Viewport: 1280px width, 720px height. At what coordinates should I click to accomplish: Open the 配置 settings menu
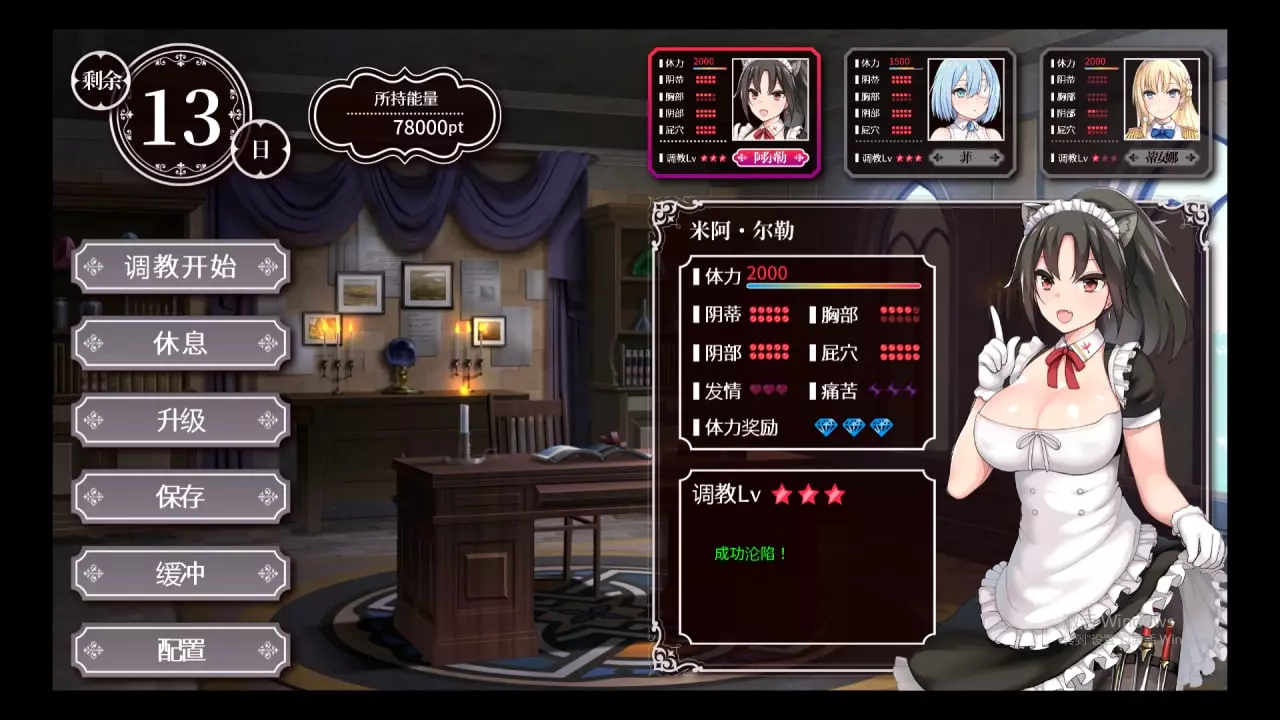[x=181, y=651]
